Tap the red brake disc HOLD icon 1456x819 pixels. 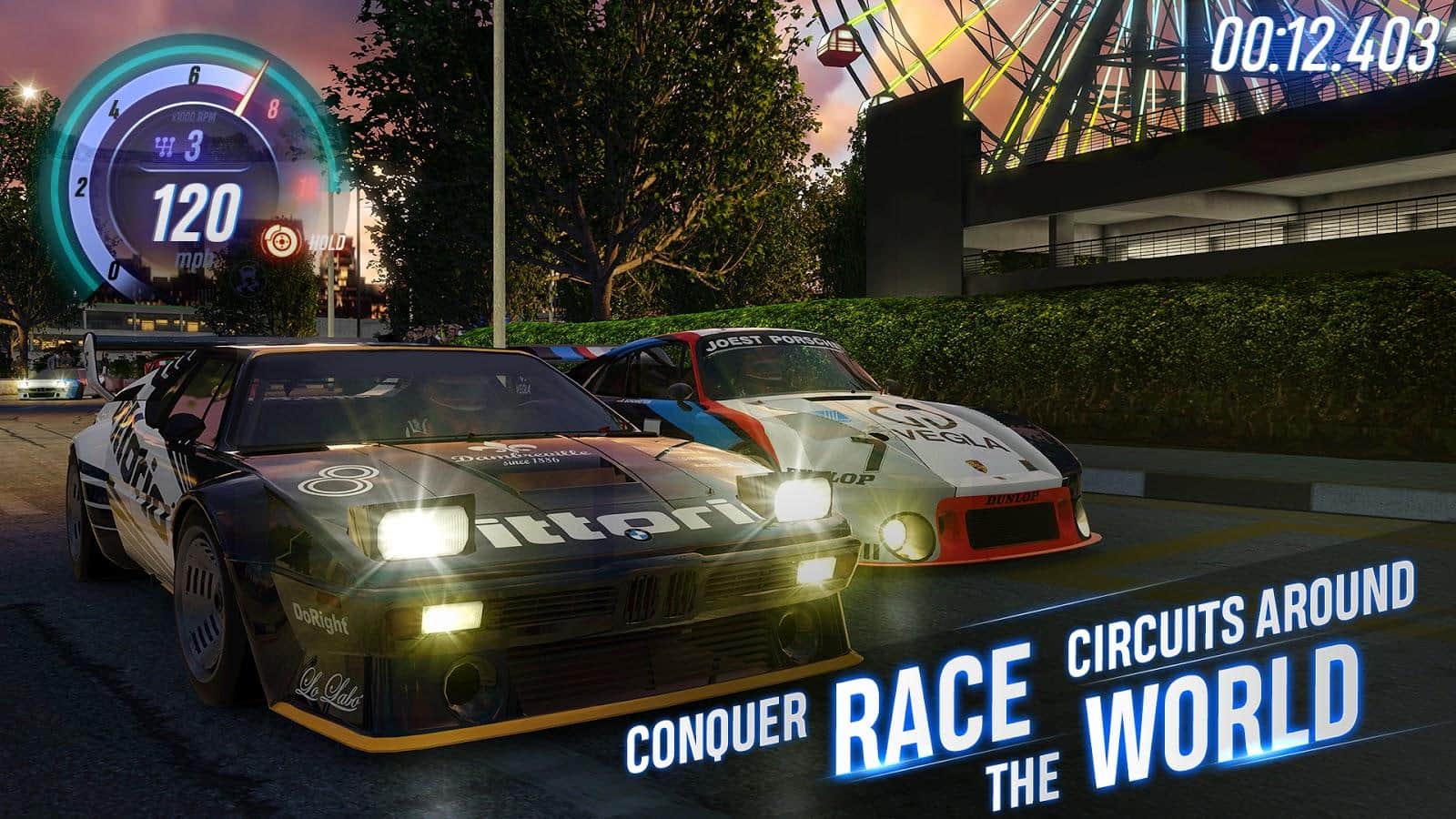click(x=278, y=241)
